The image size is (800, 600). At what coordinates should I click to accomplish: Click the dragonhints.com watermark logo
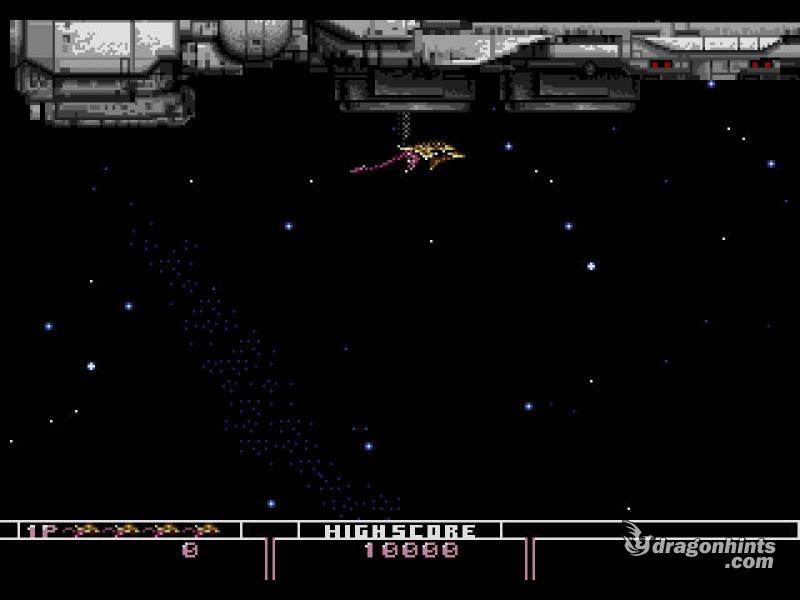(x=700, y=548)
